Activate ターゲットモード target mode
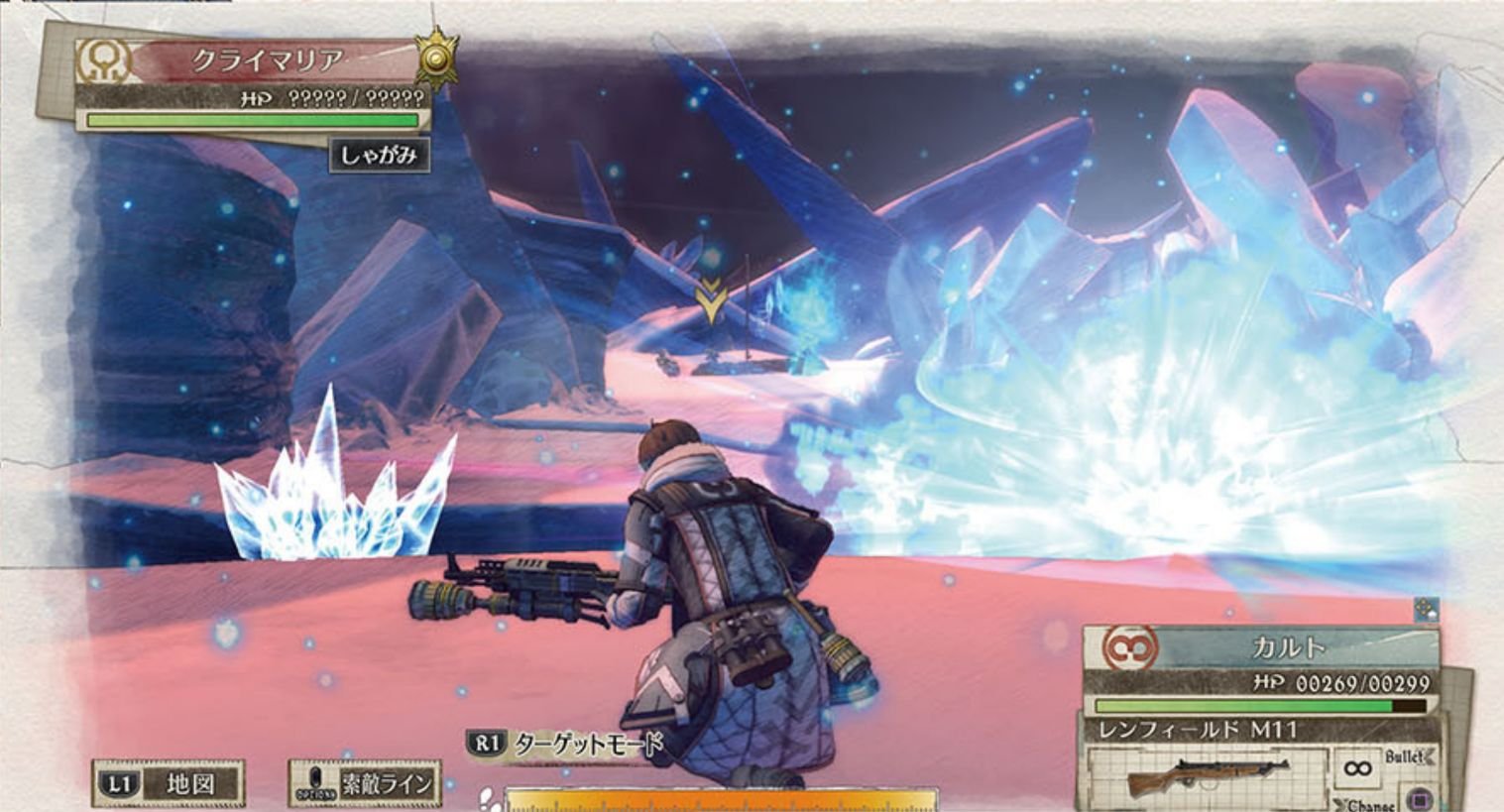 click(x=566, y=745)
